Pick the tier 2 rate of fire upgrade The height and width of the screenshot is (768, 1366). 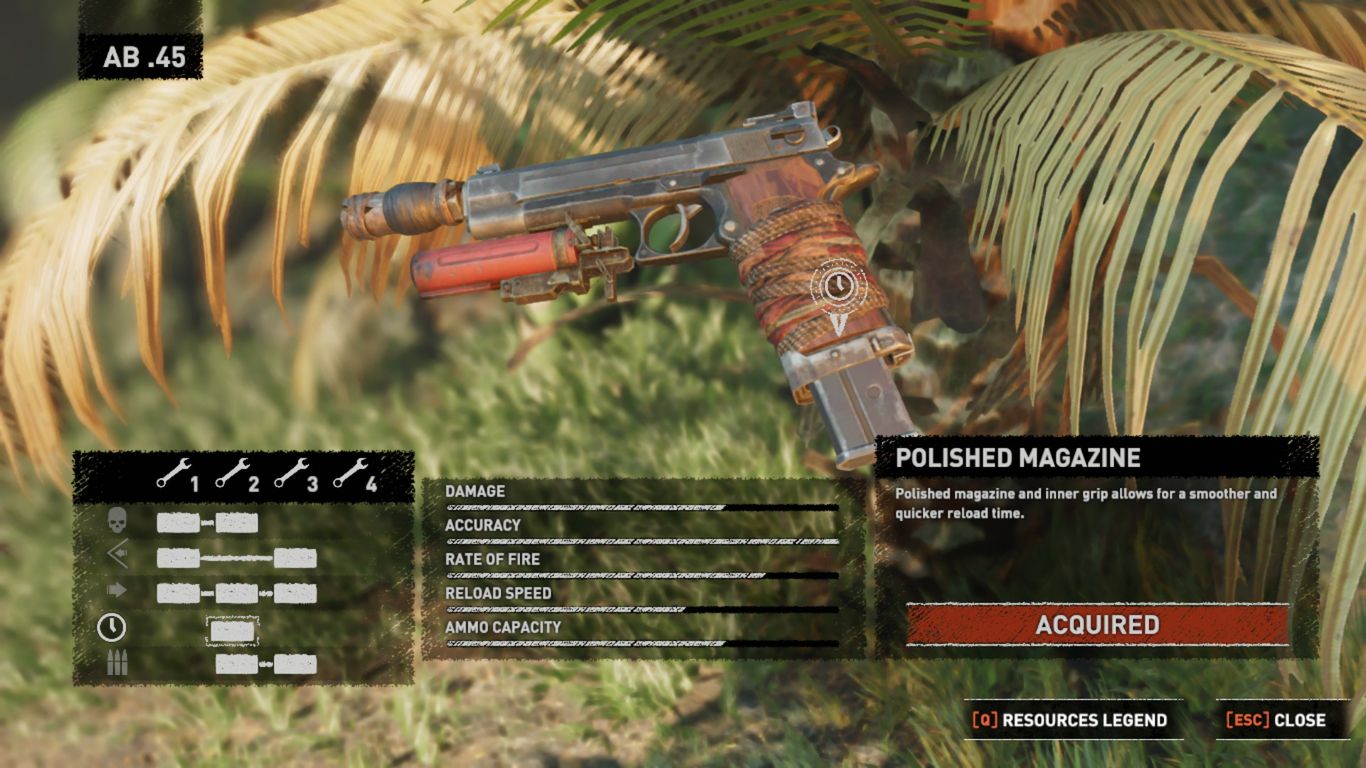(237, 593)
